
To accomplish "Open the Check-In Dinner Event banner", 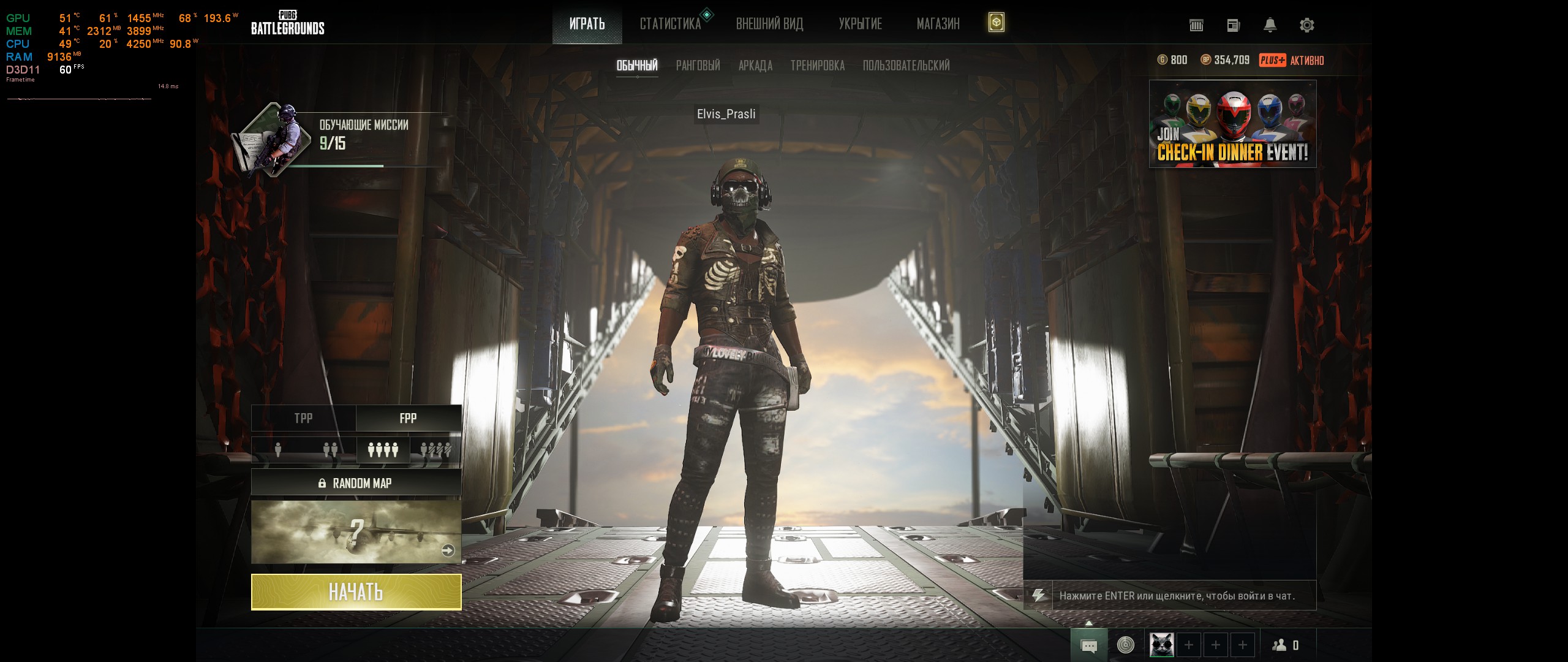I will point(1232,124).
